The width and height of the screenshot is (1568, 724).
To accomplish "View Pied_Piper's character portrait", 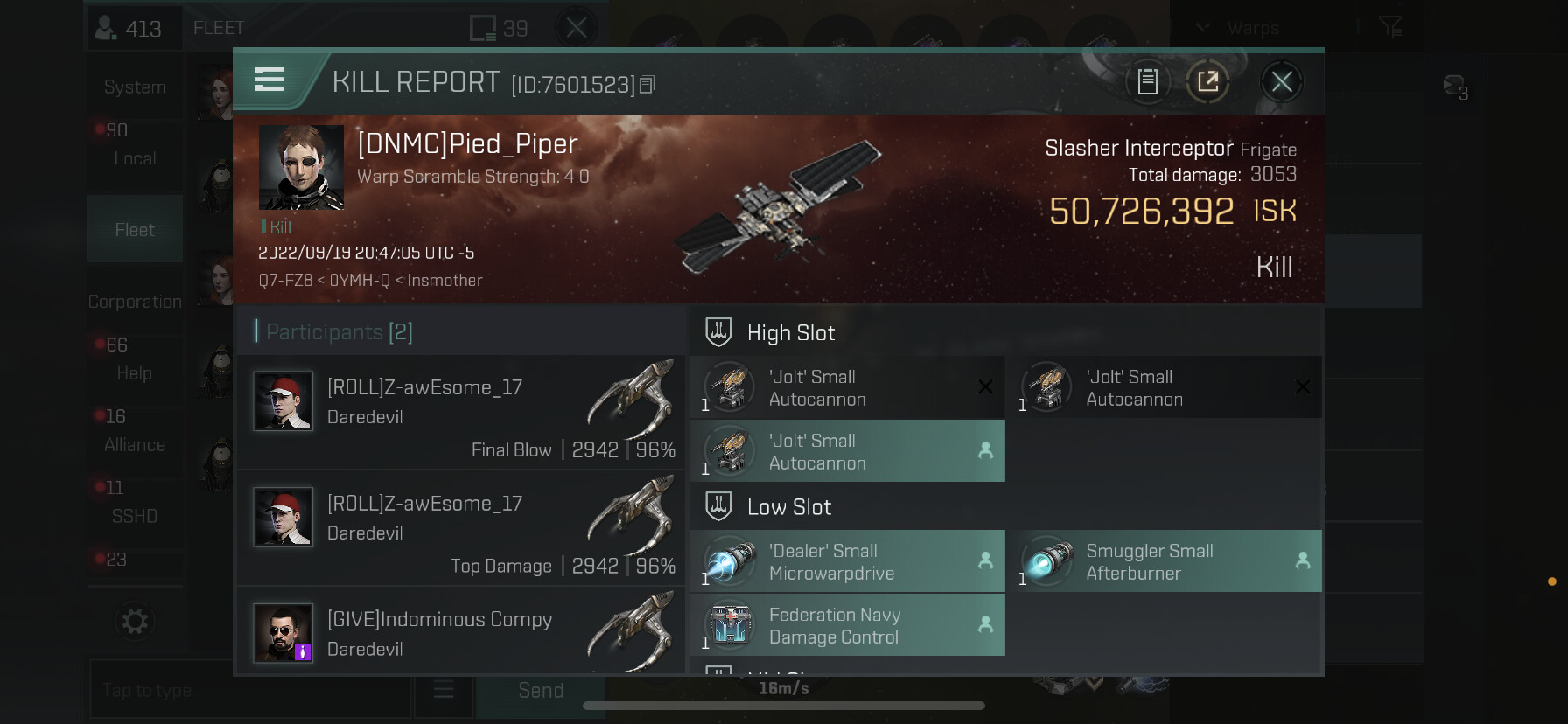I will 301,167.
